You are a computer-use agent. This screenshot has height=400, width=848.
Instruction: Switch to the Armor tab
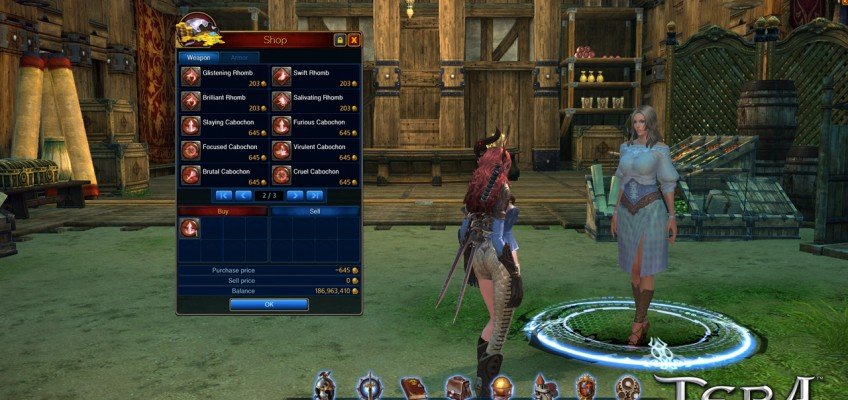[237, 58]
